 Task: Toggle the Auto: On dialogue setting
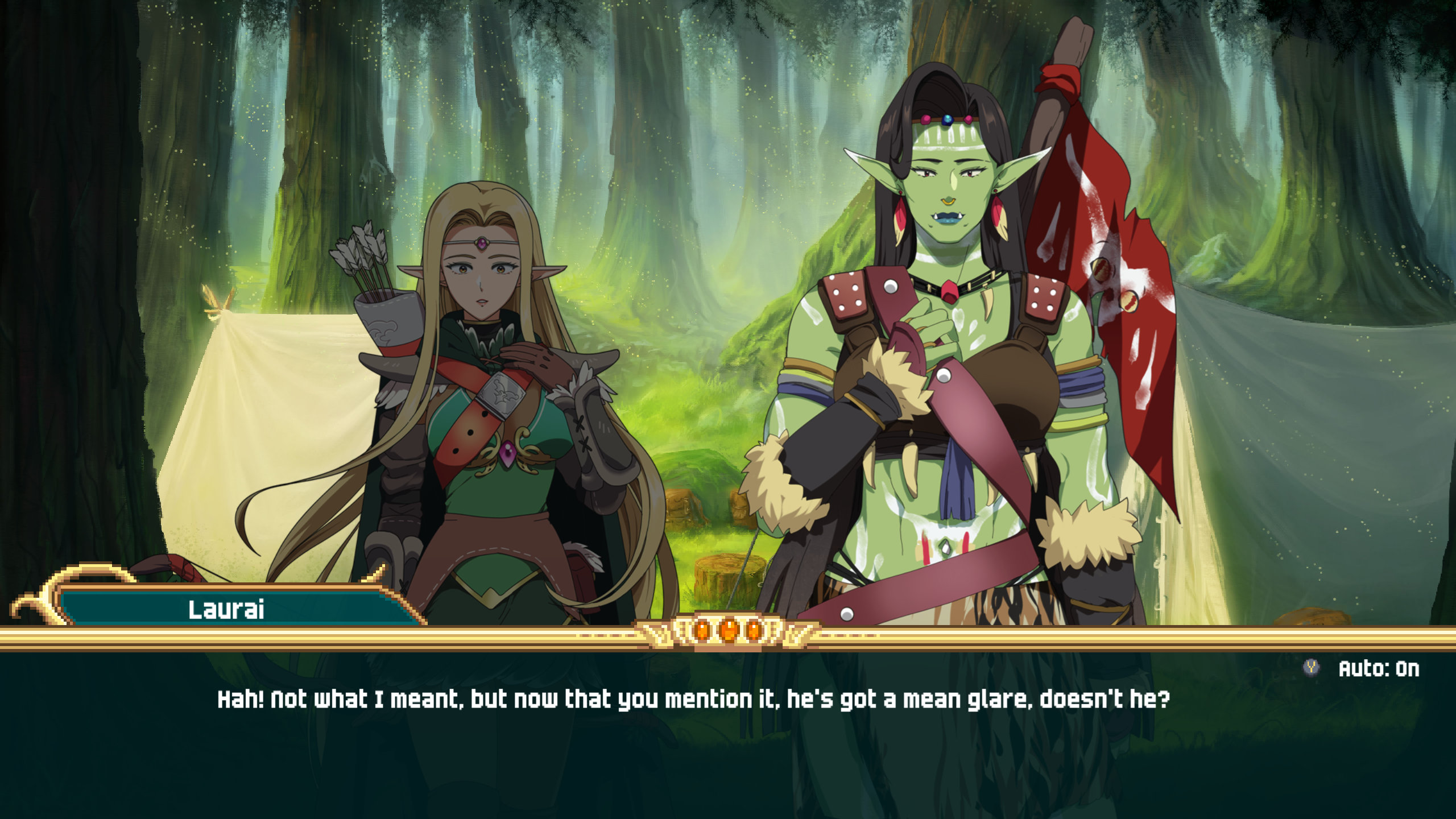tap(1378, 669)
